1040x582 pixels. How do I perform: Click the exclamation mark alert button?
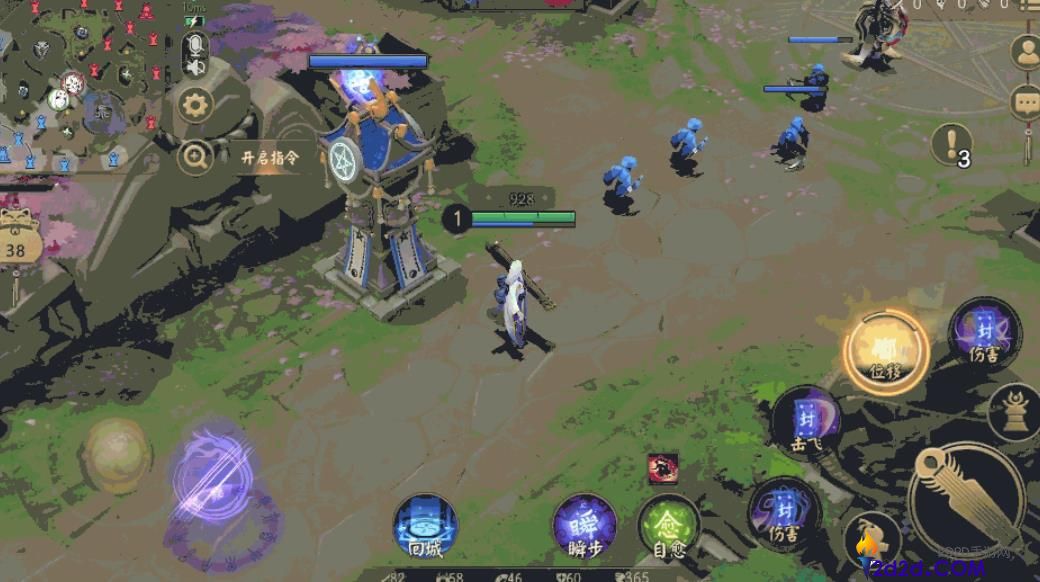[x=951, y=144]
